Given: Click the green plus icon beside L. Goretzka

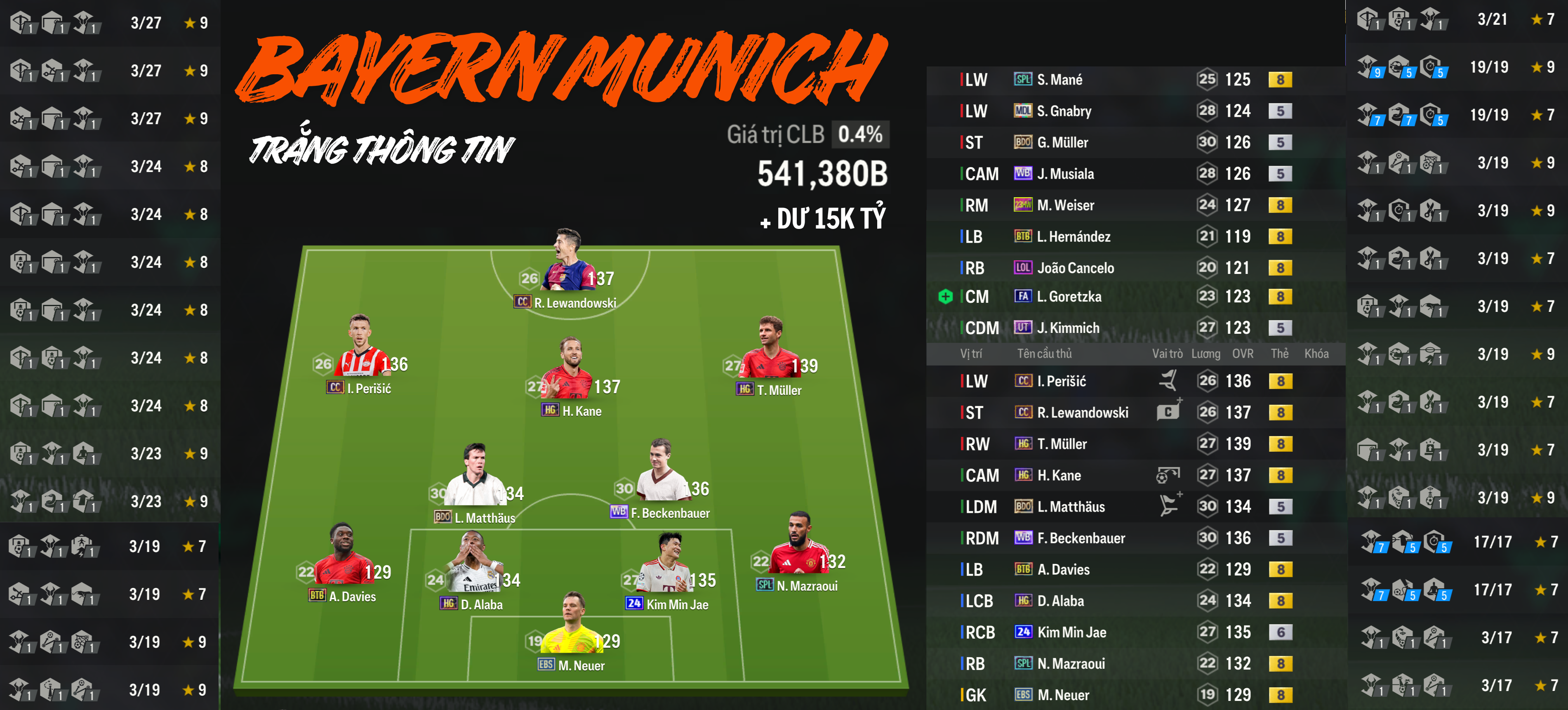Looking at the screenshot, I should (945, 297).
